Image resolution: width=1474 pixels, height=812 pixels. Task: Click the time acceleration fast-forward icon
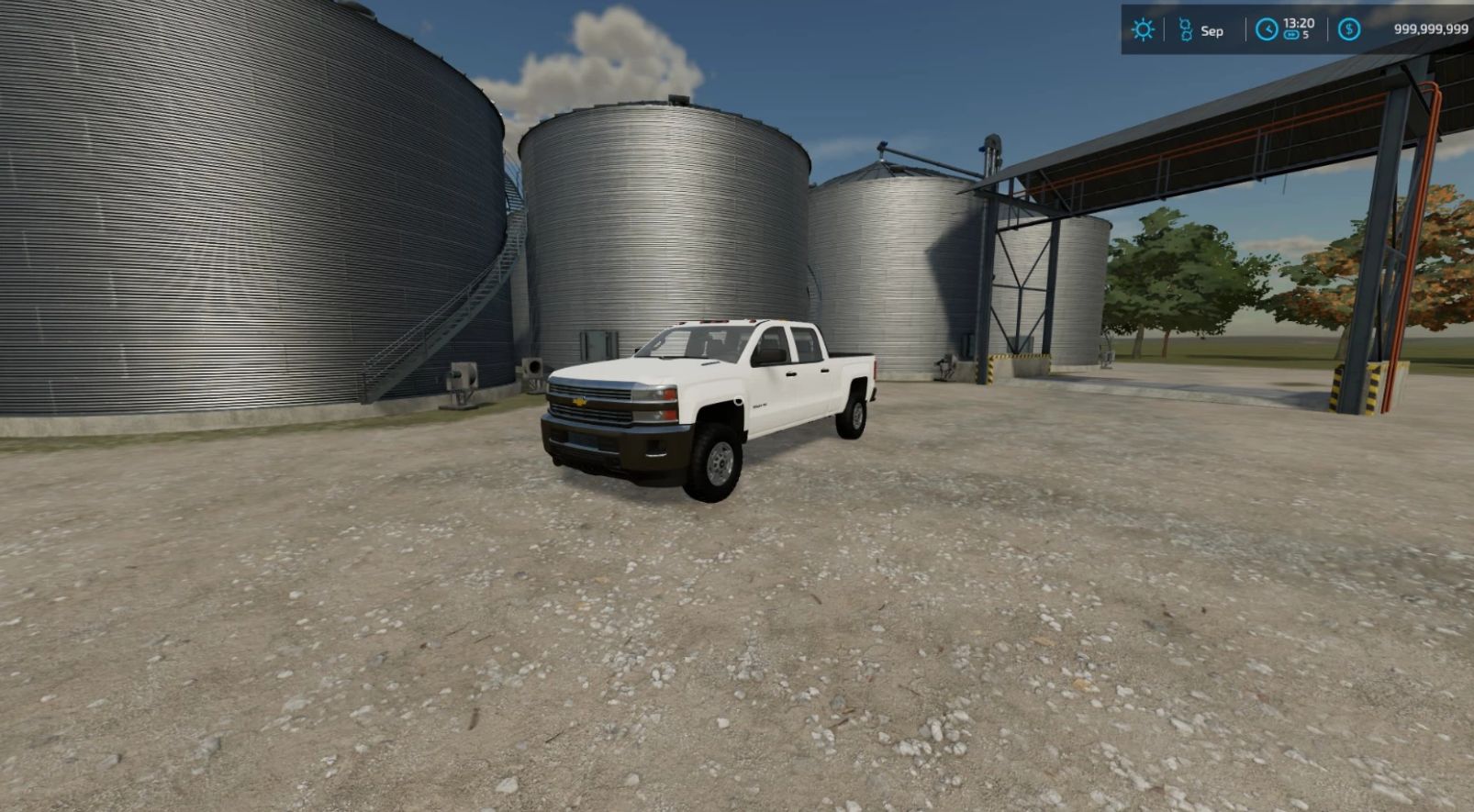(x=1291, y=36)
